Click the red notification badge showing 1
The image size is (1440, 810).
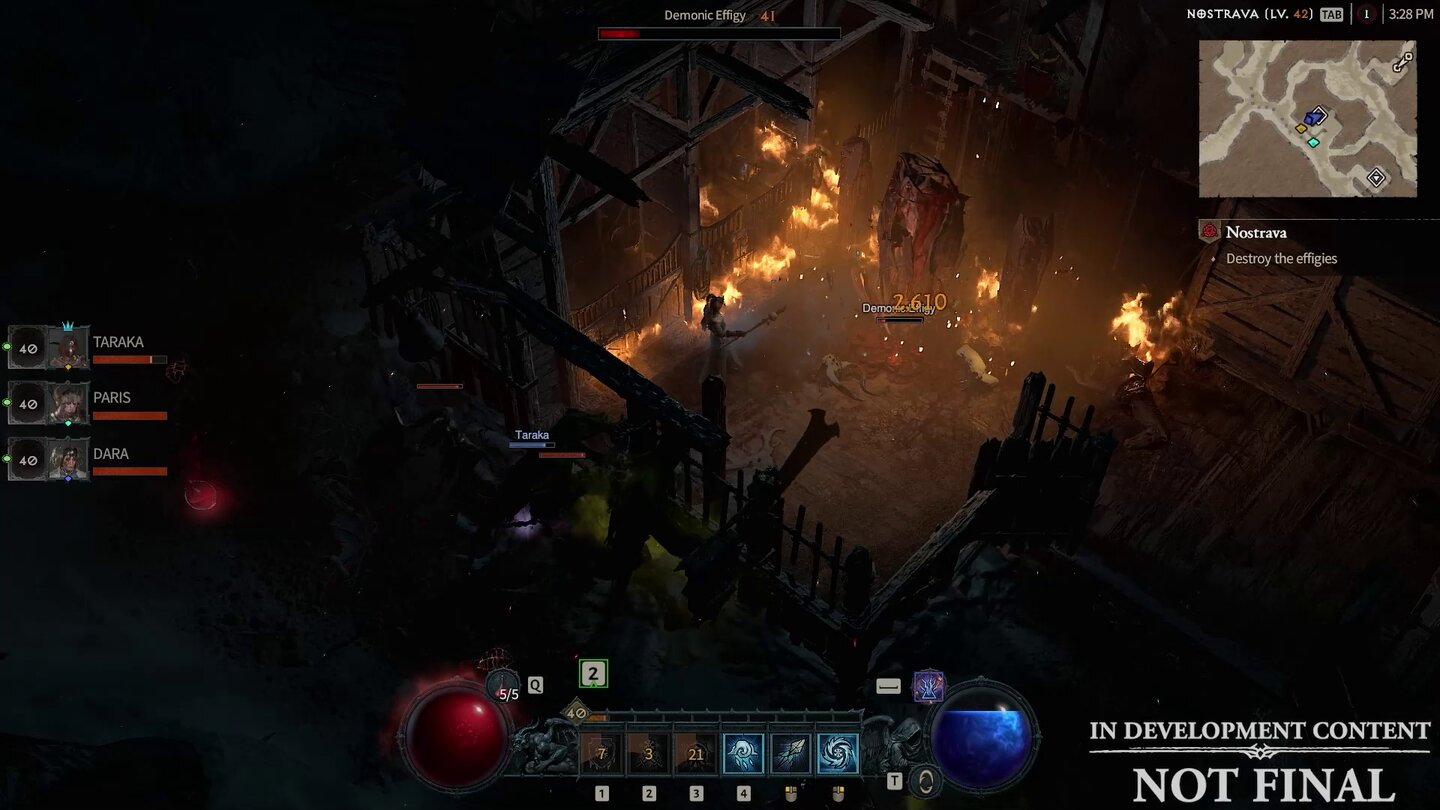click(x=1365, y=14)
